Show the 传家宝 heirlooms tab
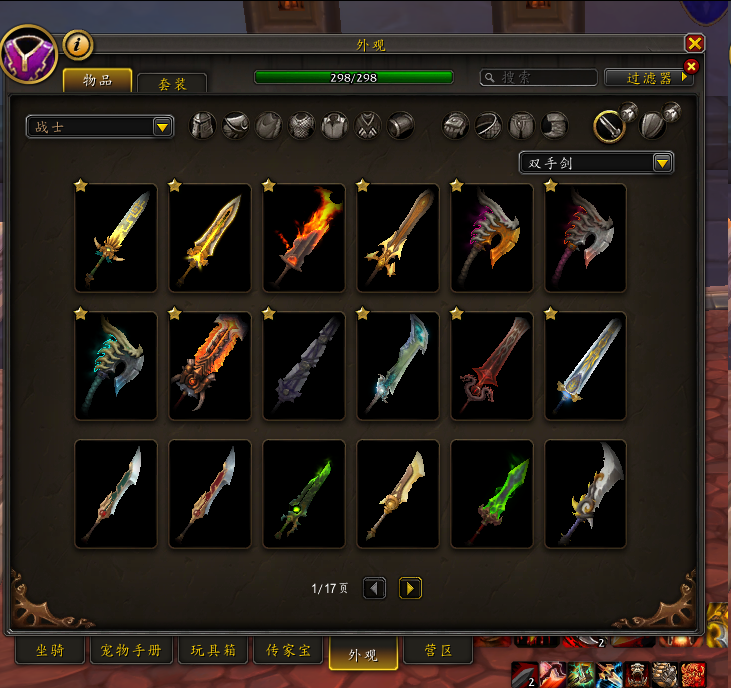 tap(288, 652)
